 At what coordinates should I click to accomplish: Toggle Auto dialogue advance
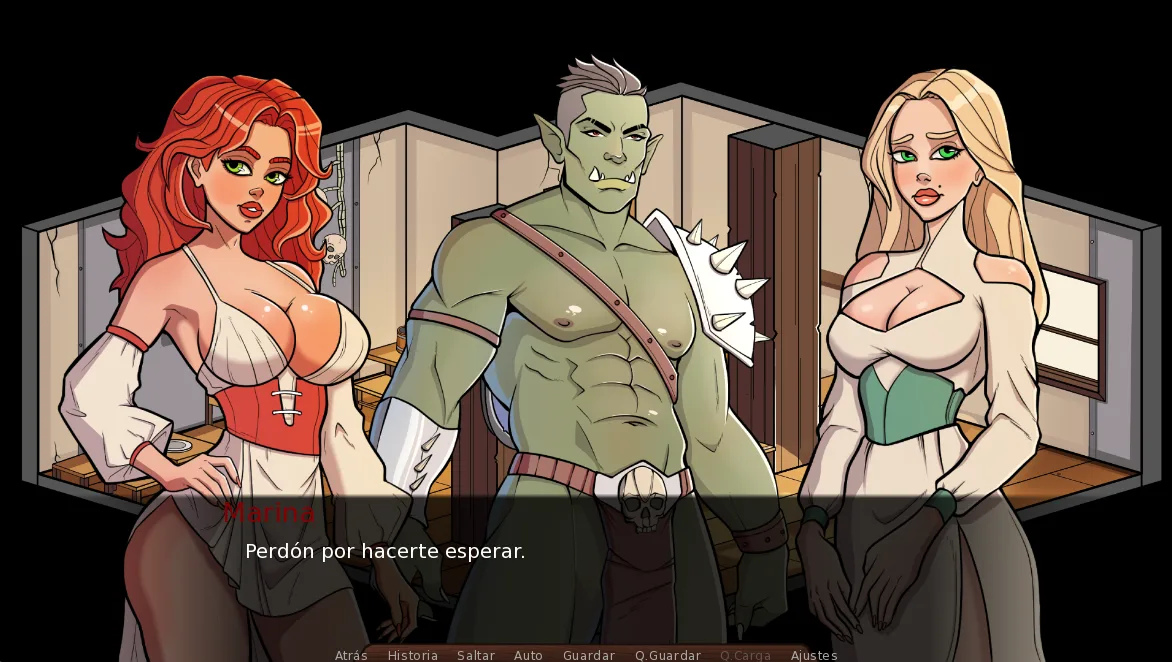pos(528,655)
